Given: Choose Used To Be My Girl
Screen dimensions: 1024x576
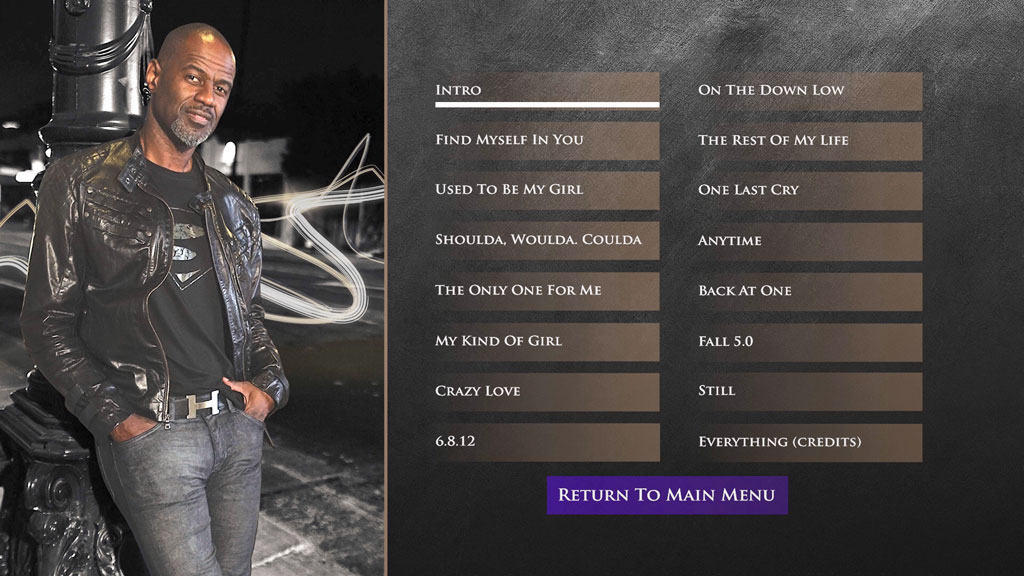Looking at the screenshot, I should click(546, 190).
